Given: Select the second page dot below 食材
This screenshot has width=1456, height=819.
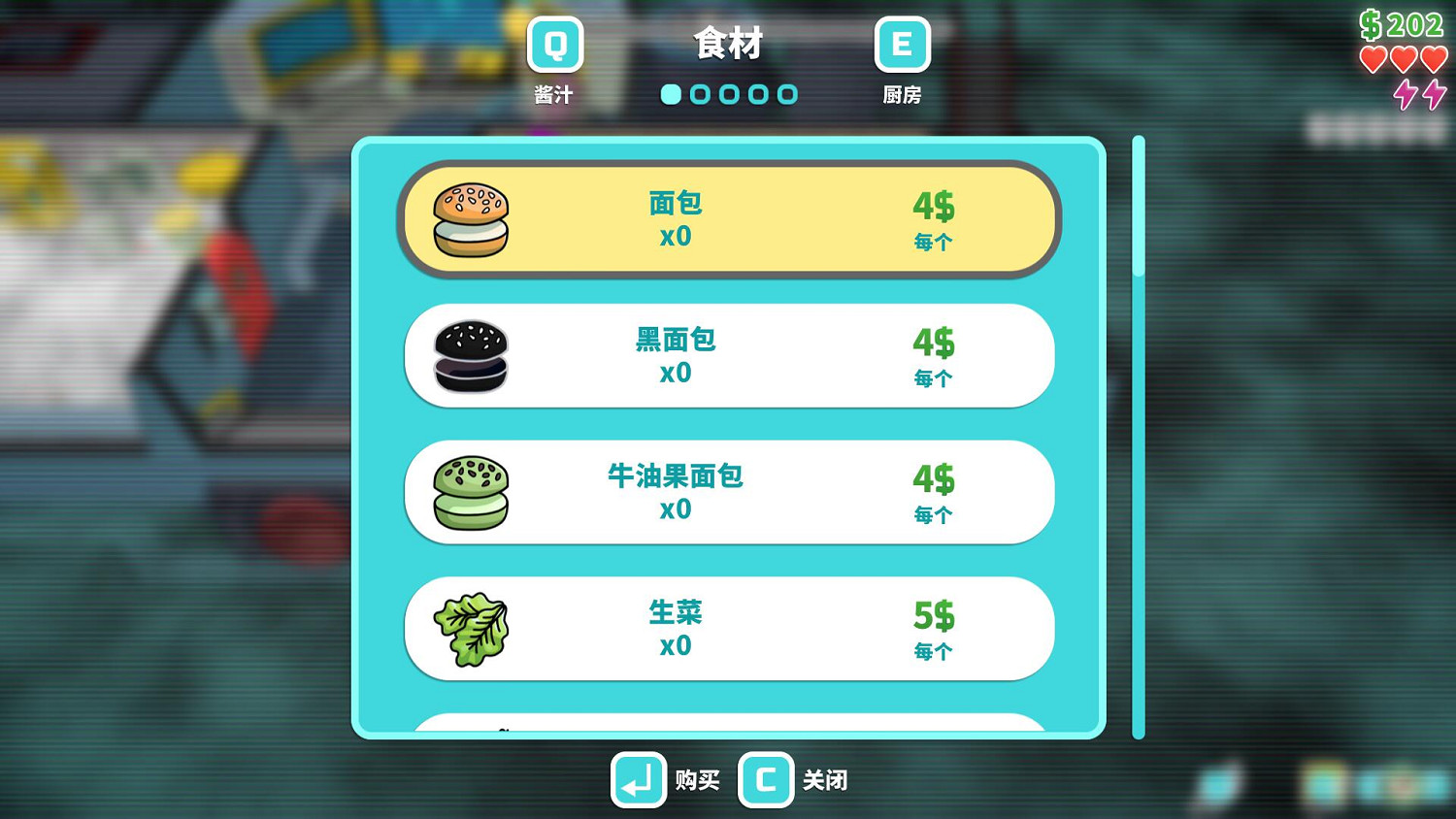Looking at the screenshot, I should click(x=700, y=95).
